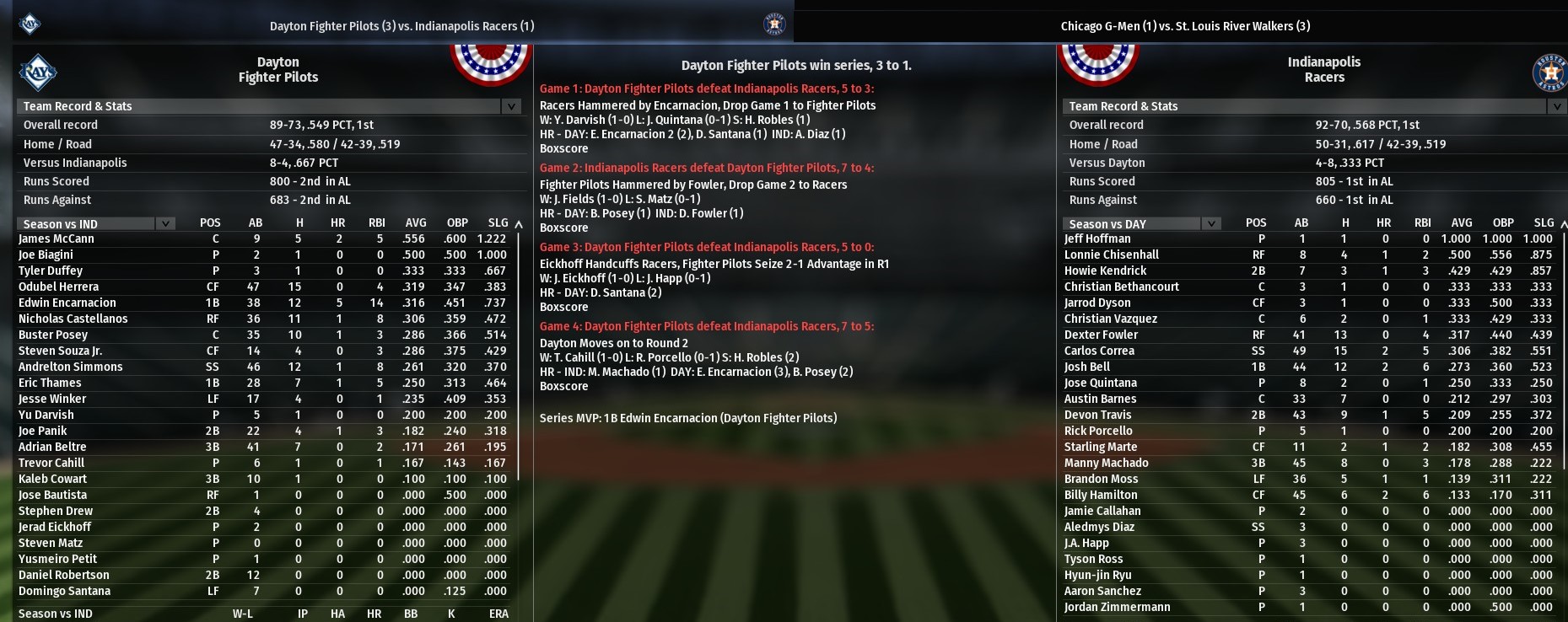The image size is (1568, 622).
Task: Select Dexter Fowler in Racers list
Action: [1101, 335]
